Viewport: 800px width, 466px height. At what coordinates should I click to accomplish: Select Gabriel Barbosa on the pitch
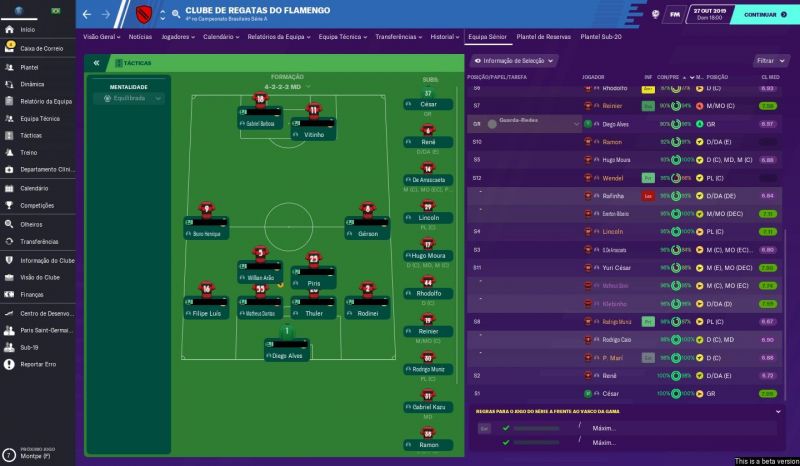(259, 122)
